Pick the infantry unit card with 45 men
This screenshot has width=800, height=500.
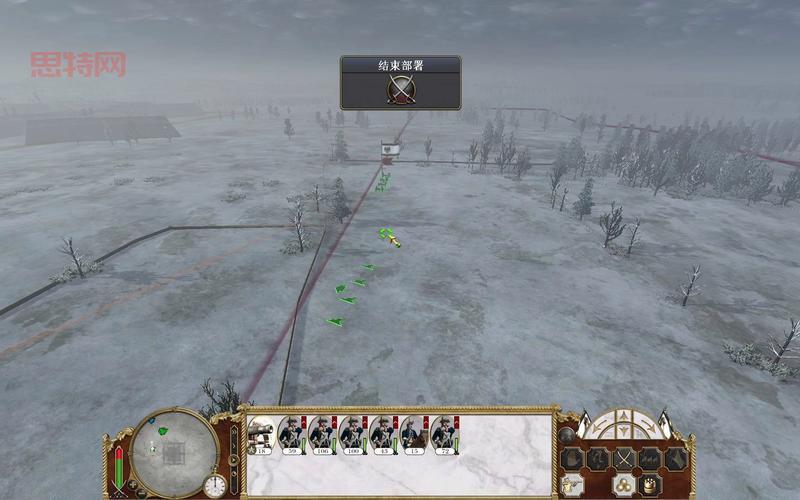tap(383, 434)
